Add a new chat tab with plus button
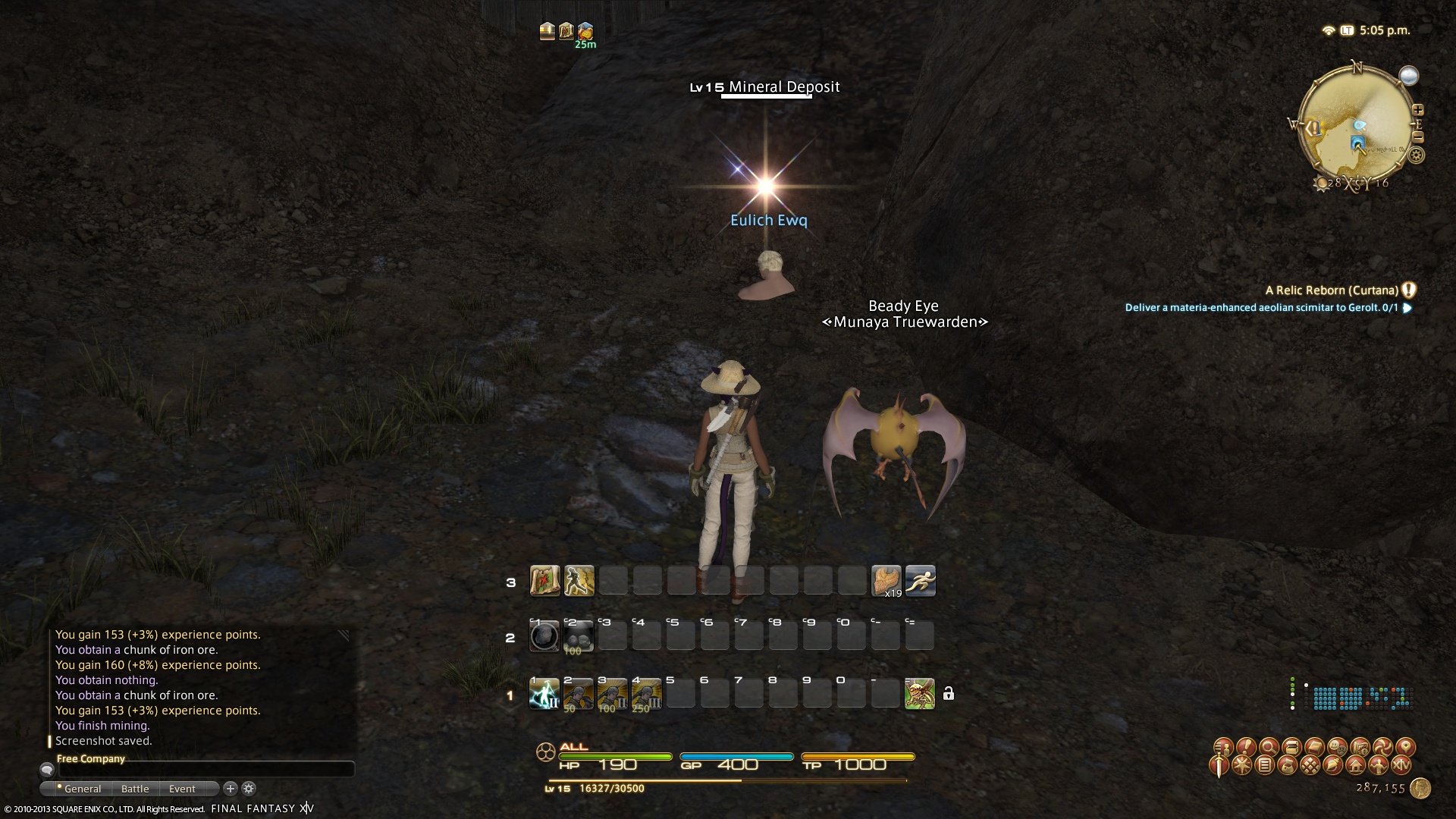1456x819 pixels. (x=231, y=789)
